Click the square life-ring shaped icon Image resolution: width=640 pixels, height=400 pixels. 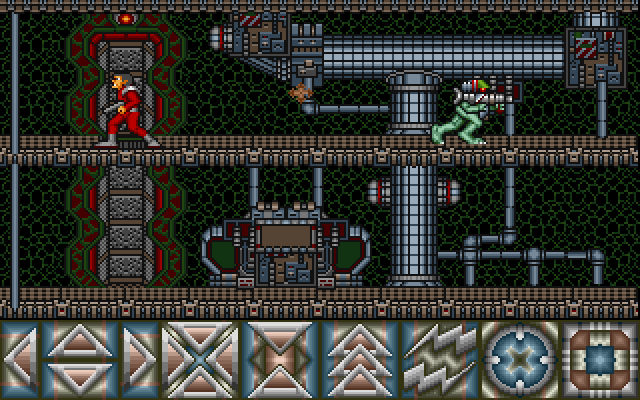click(x=600, y=359)
